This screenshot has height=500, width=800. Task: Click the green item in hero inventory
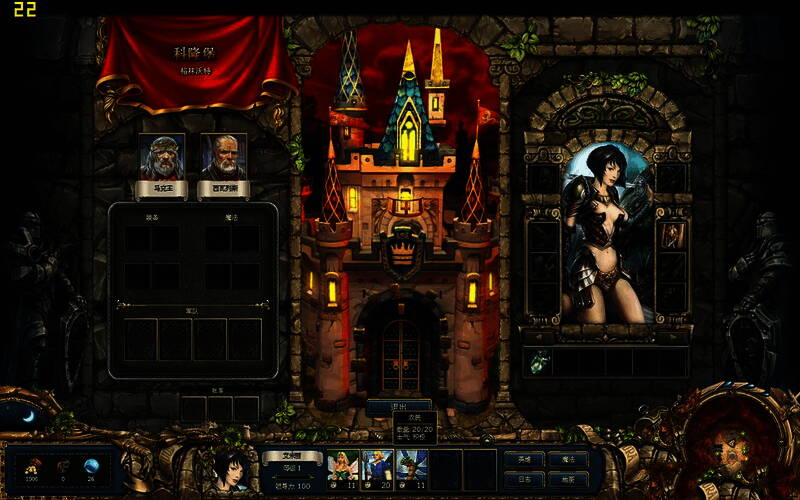[x=538, y=362]
